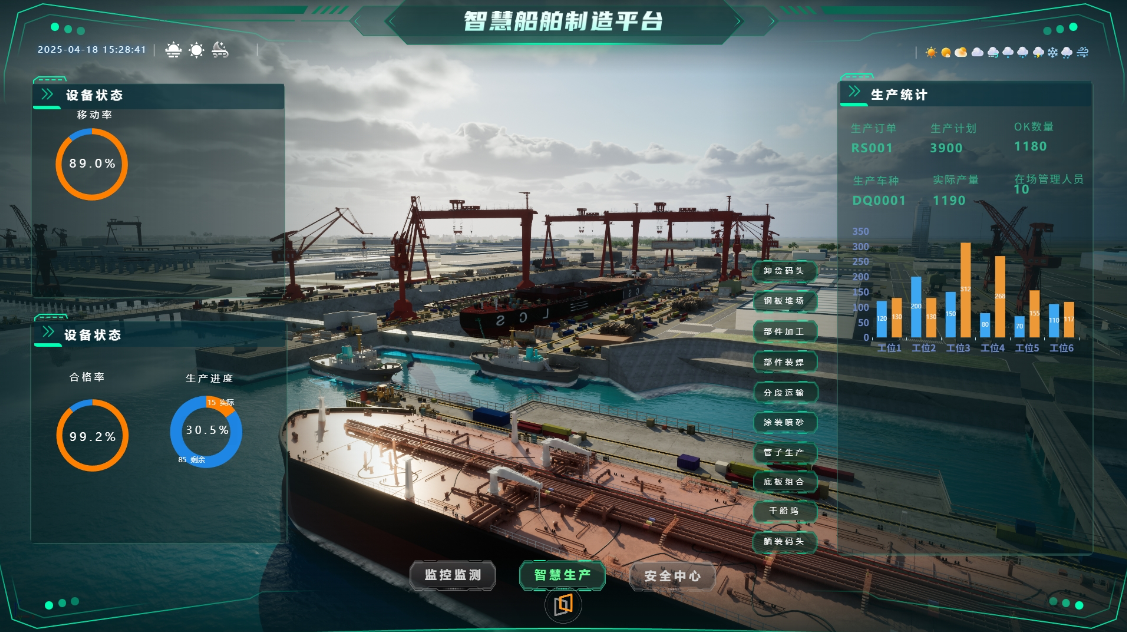1127x632 pixels.
Task: Pick the windy weather icon
Action: pos(1082,52)
